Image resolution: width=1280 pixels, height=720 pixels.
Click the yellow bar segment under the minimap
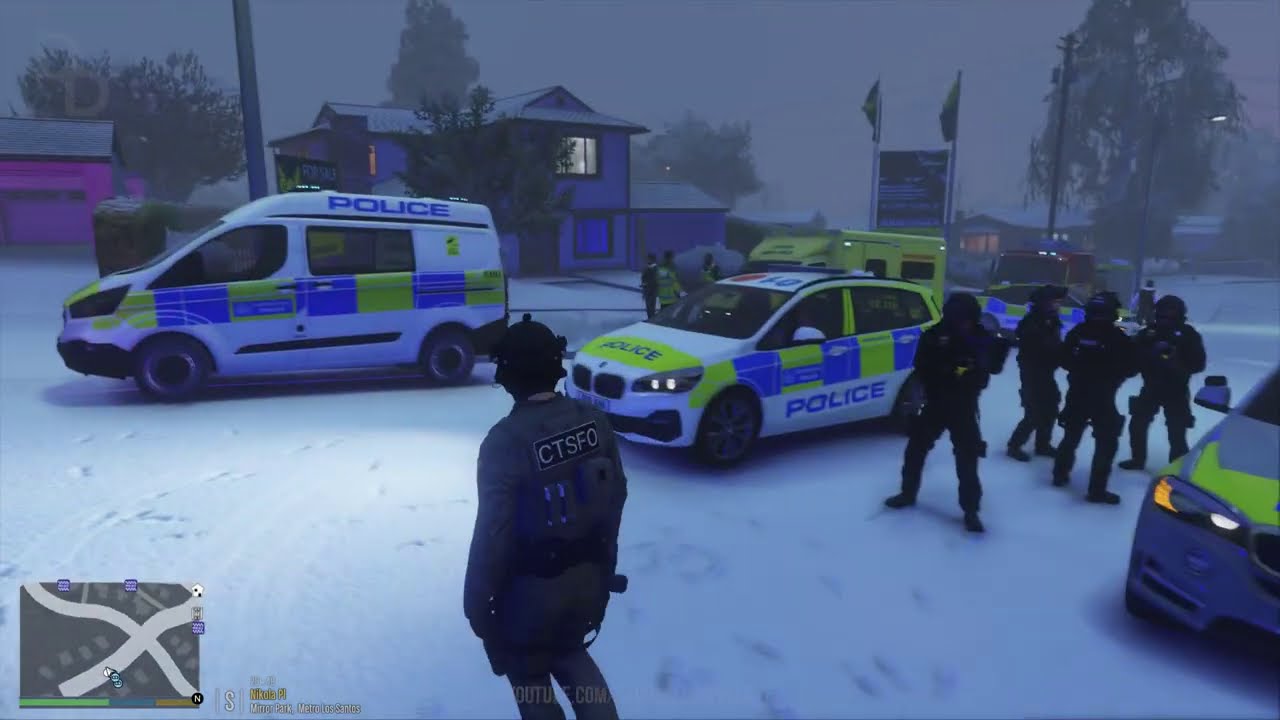(x=176, y=701)
